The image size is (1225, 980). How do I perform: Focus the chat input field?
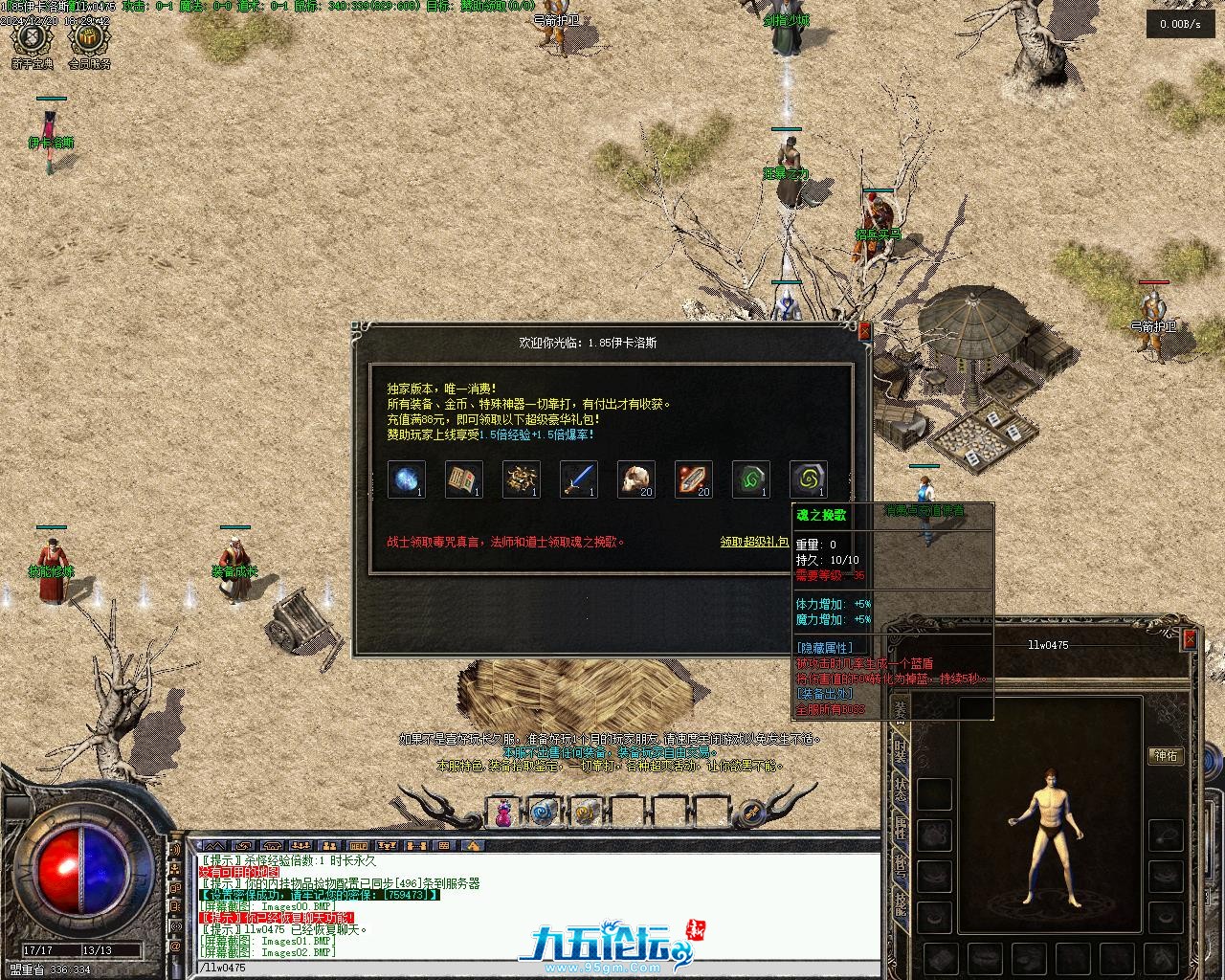click(536, 968)
